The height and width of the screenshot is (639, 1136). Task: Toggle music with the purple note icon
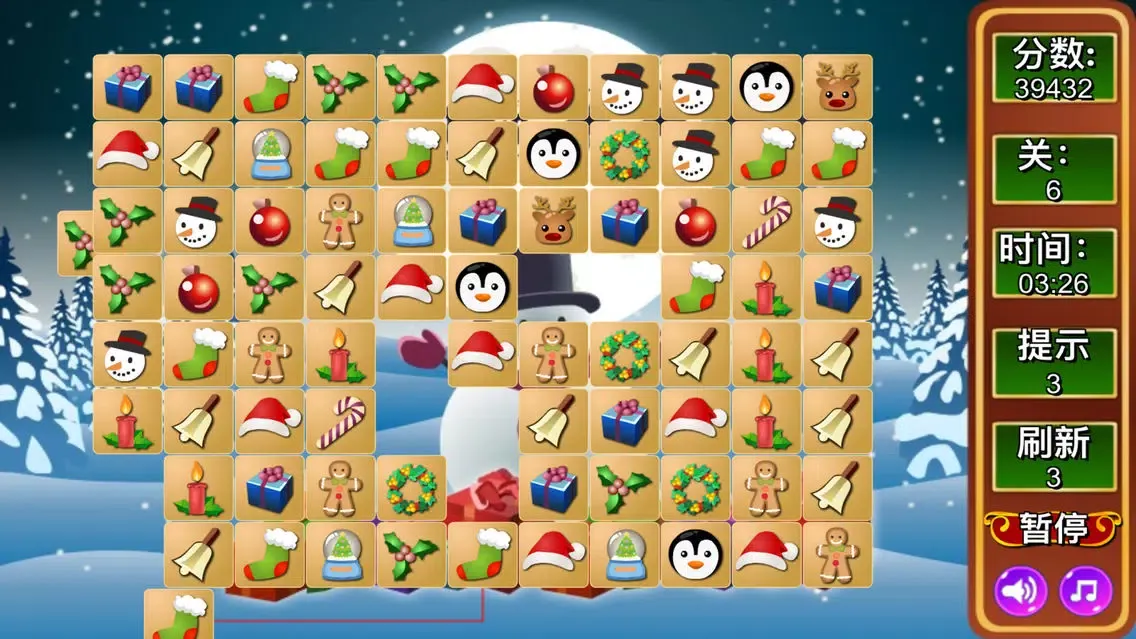1085,591
